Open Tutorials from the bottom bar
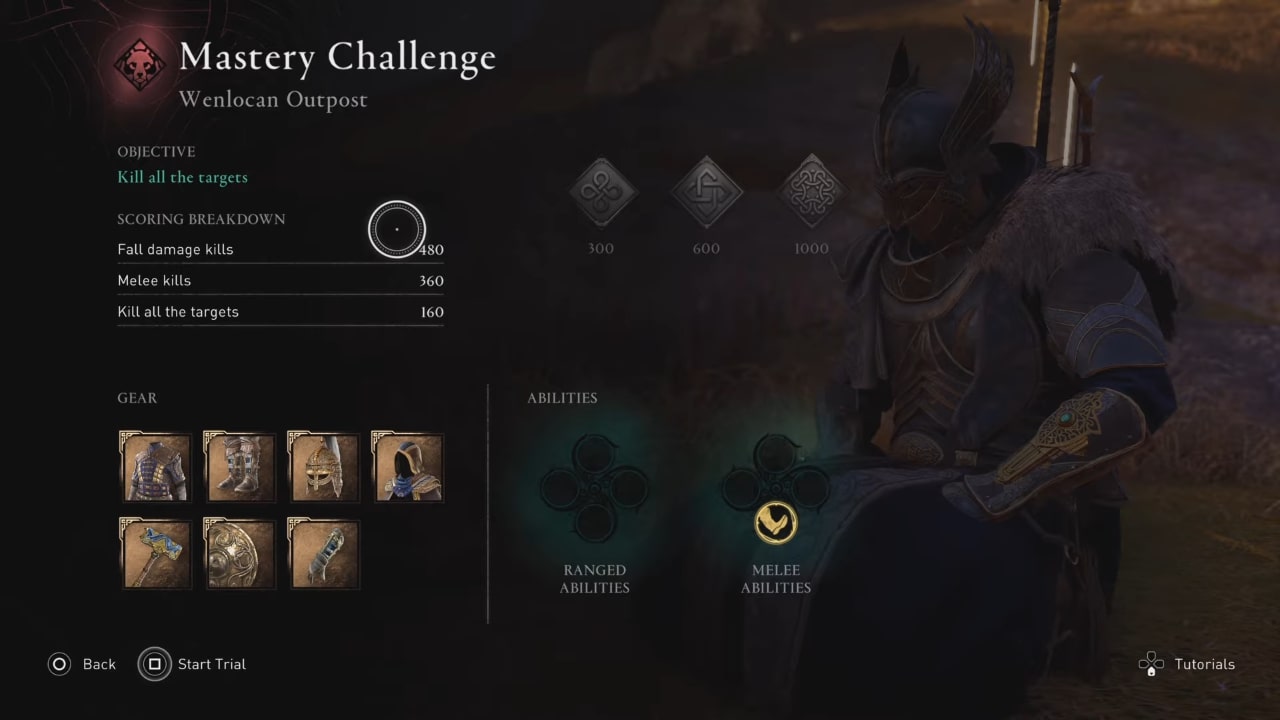Screen dimensions: 1280x720 pyautogui.click(x=1204, y=663)
